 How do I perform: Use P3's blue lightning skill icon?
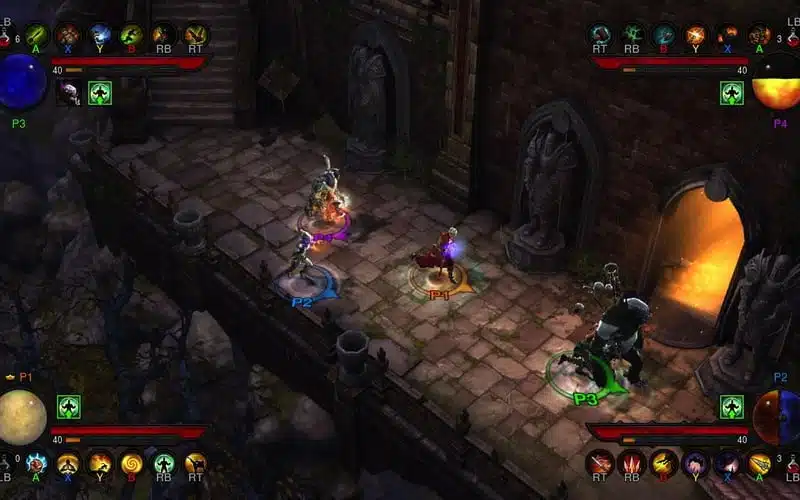(99, 36)
